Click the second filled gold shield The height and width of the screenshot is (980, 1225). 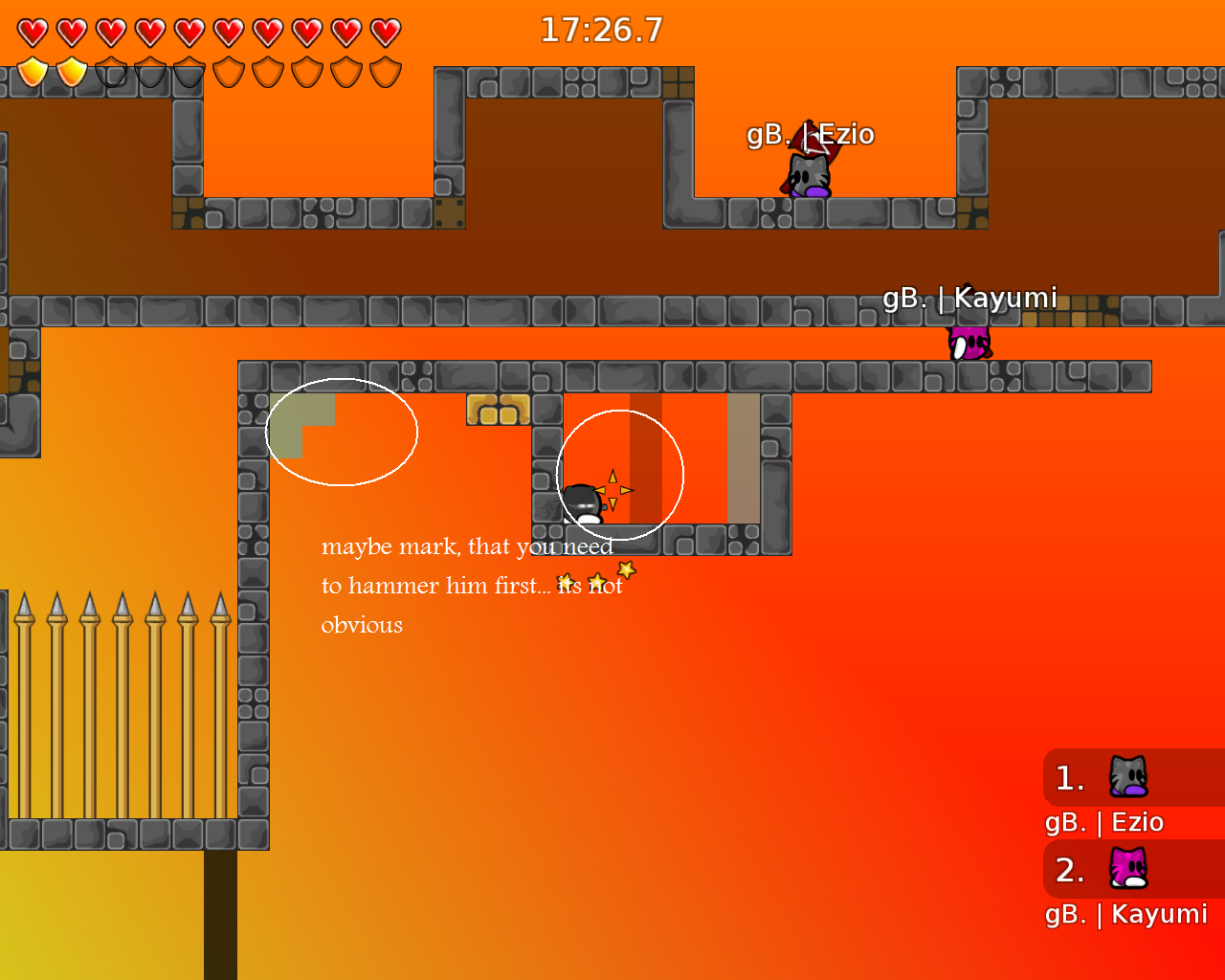coord(71,70)
